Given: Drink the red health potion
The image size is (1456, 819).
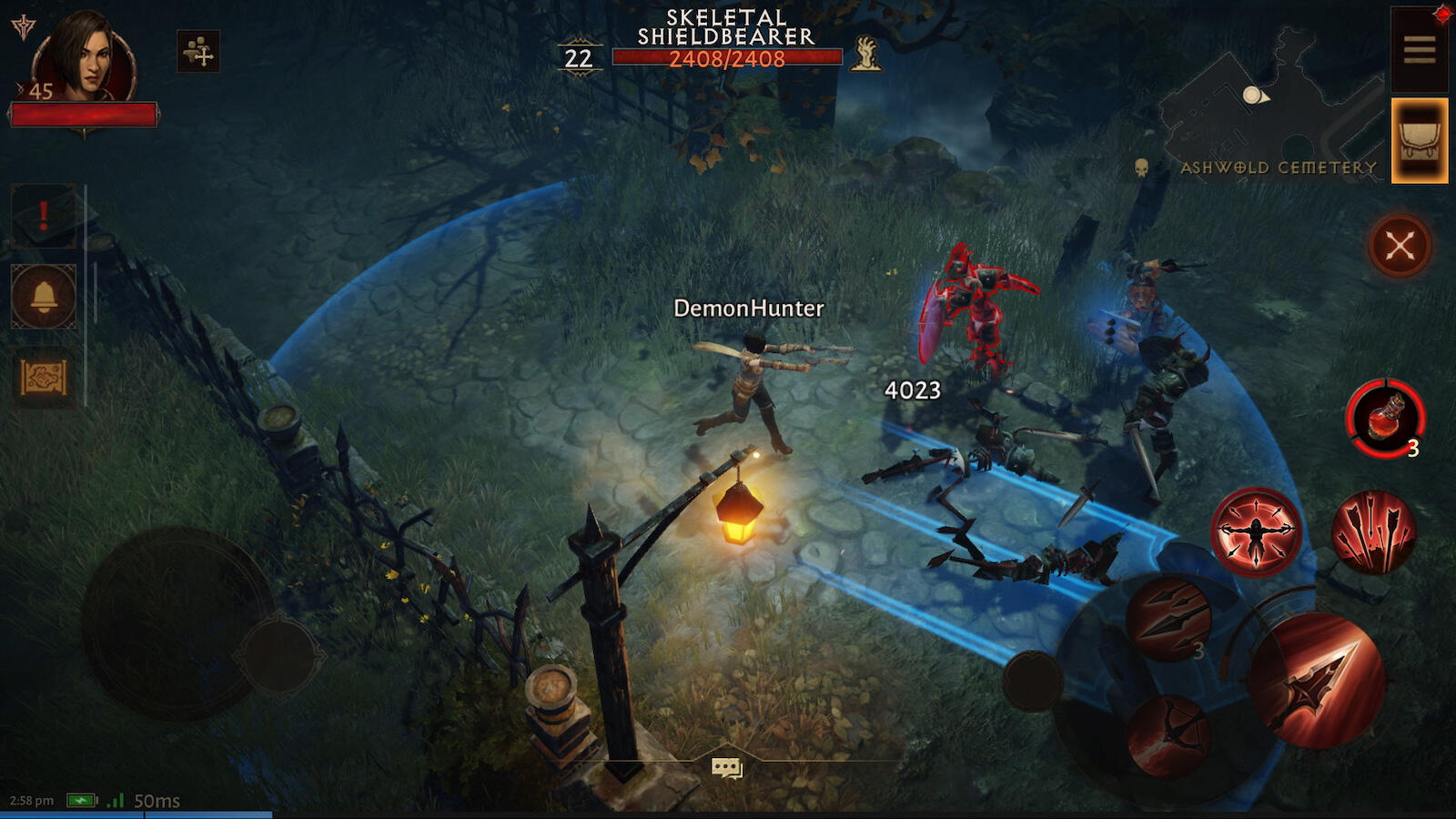Looking at the screenshot, I should [x=1385, y=419].
